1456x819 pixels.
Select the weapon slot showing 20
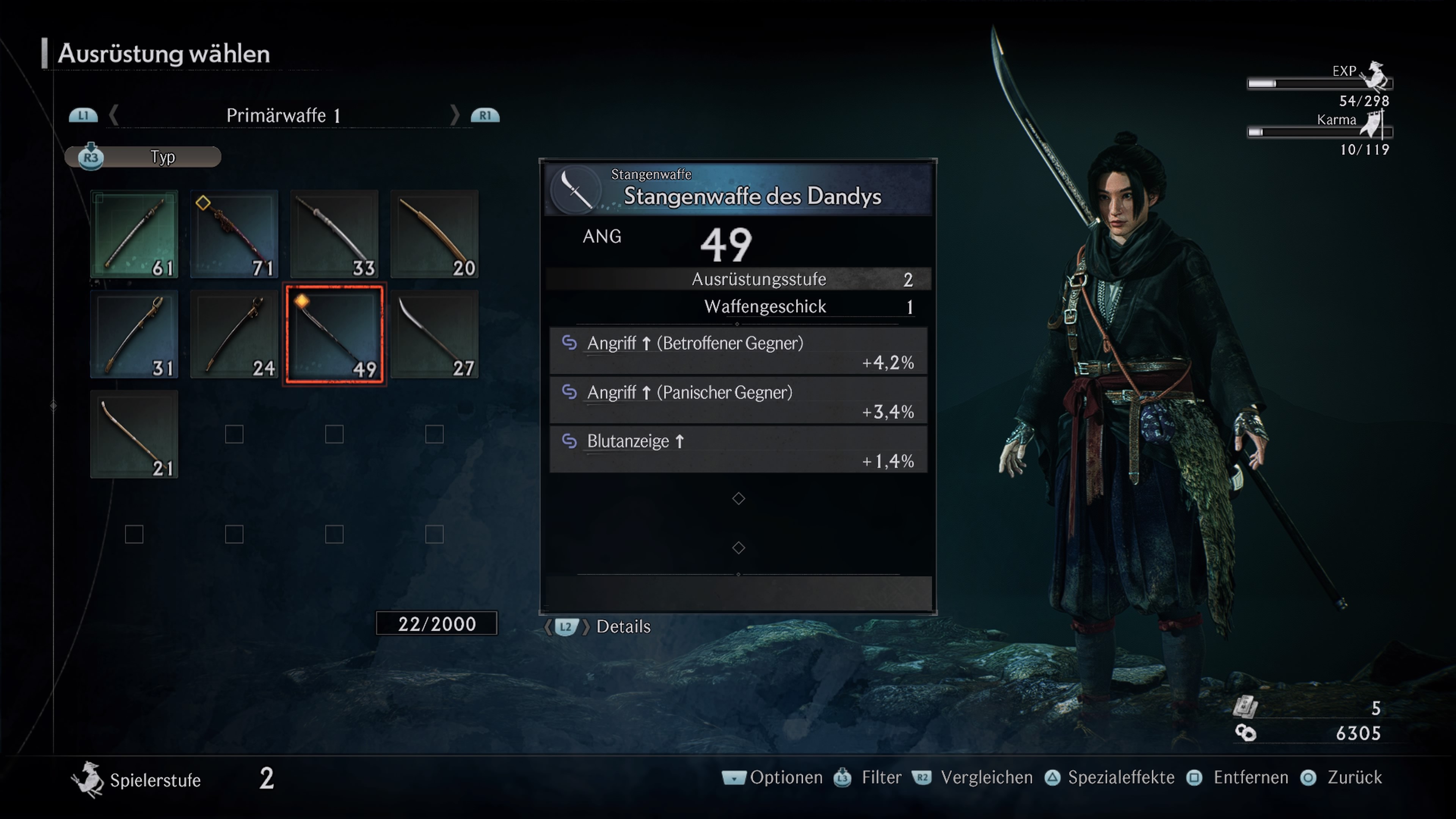[x=434, y=234]
